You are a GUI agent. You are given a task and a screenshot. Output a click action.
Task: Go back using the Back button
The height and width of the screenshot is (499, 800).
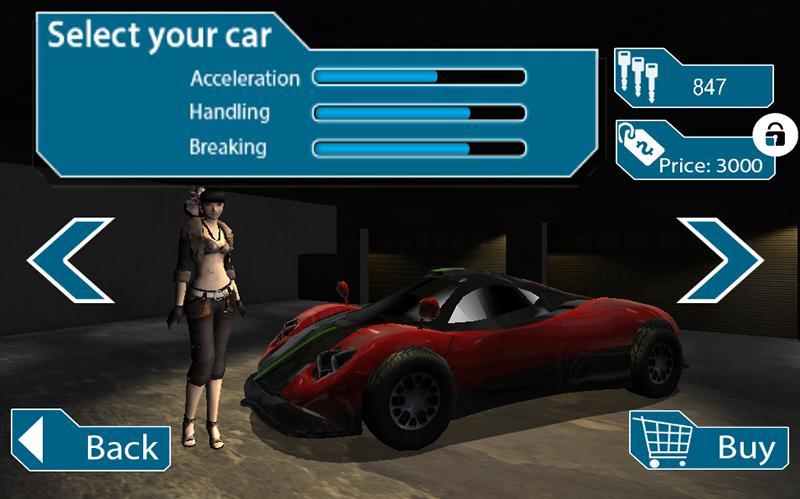click(x=90, y=442)
